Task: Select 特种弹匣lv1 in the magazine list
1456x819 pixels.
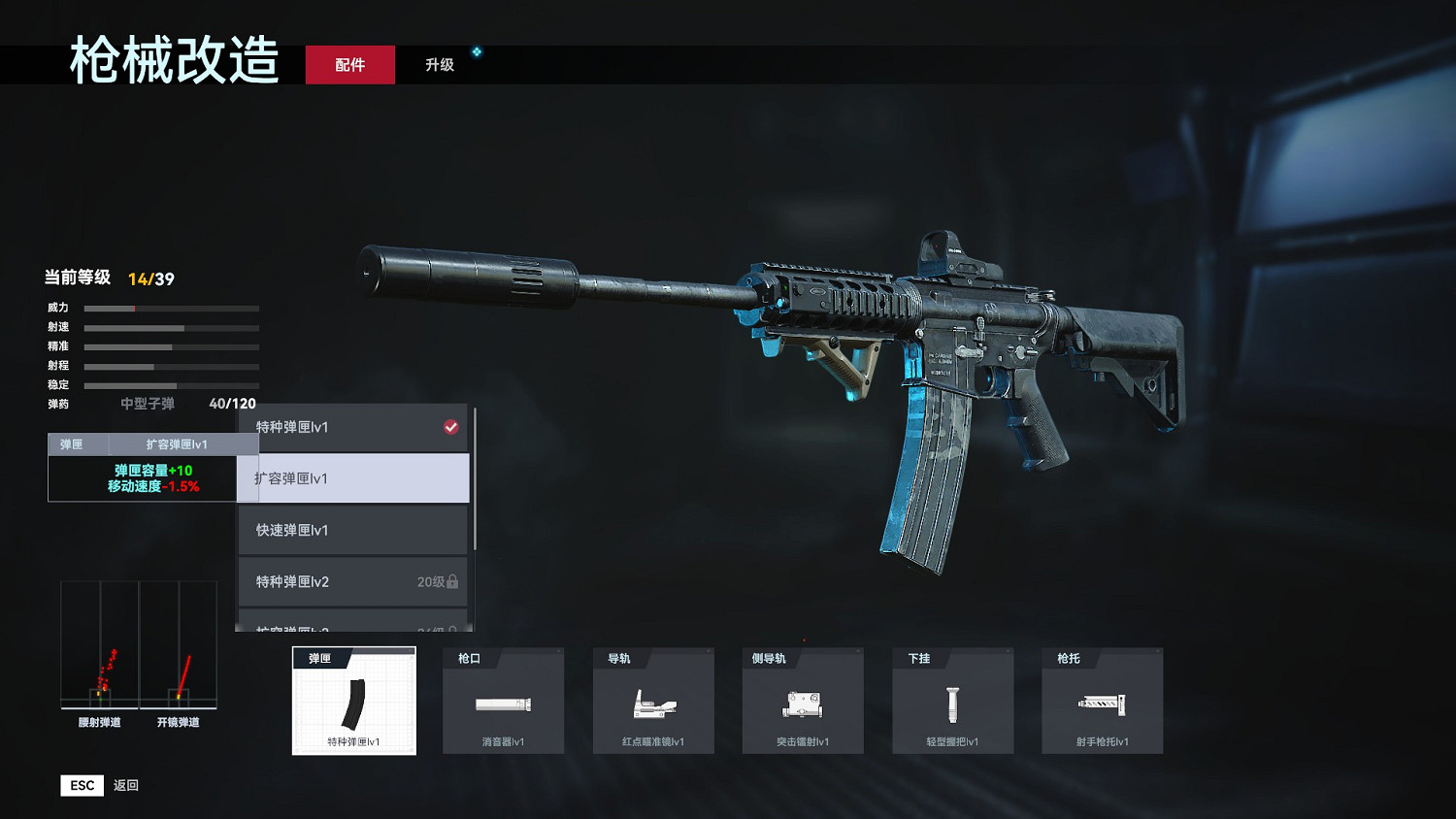Action: point(353,427)
